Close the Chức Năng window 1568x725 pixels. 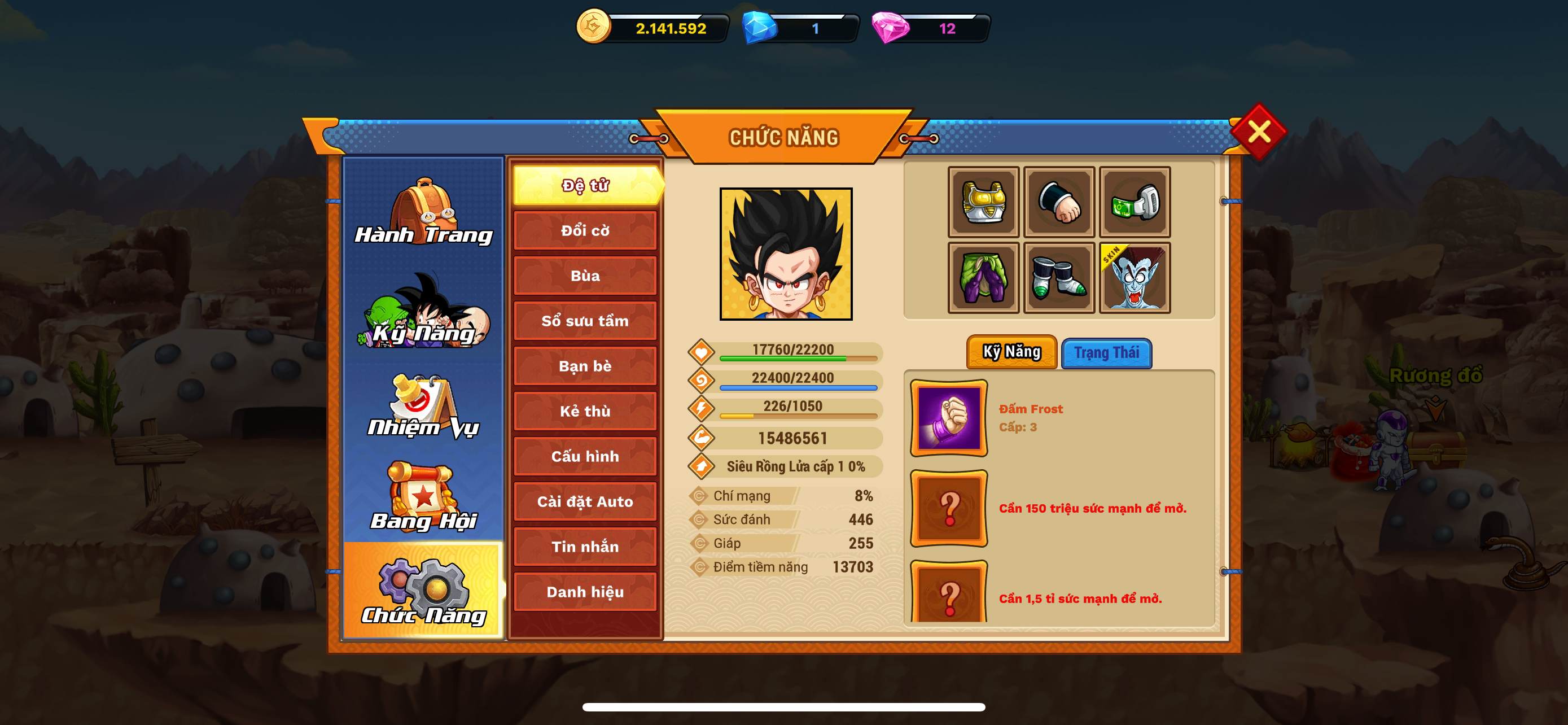point(1258,131)
